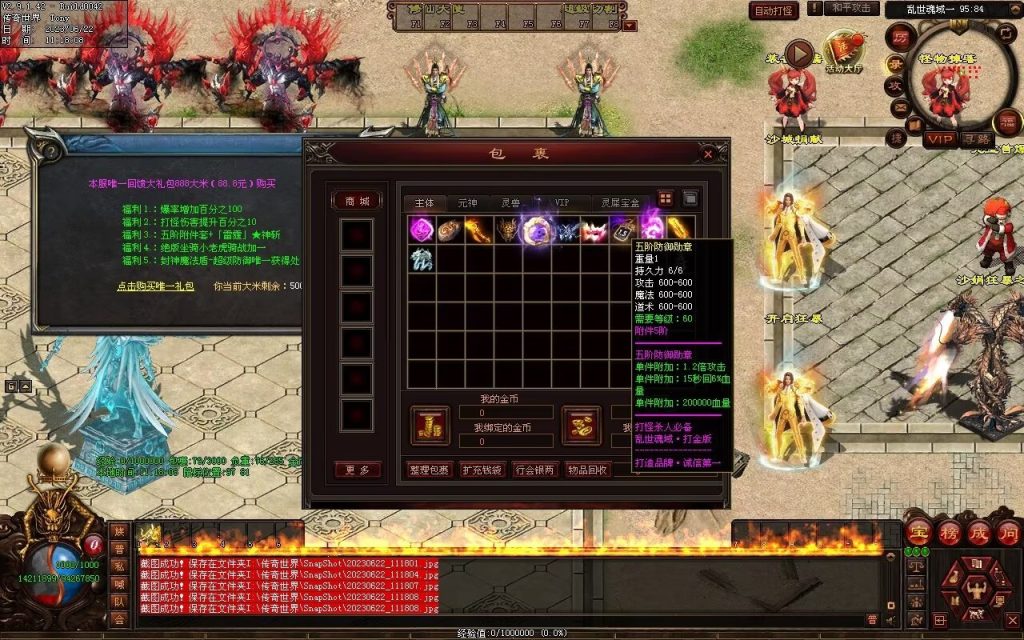Open the 商城 shop
The image size is (1024, 640).
coord(356,201)
